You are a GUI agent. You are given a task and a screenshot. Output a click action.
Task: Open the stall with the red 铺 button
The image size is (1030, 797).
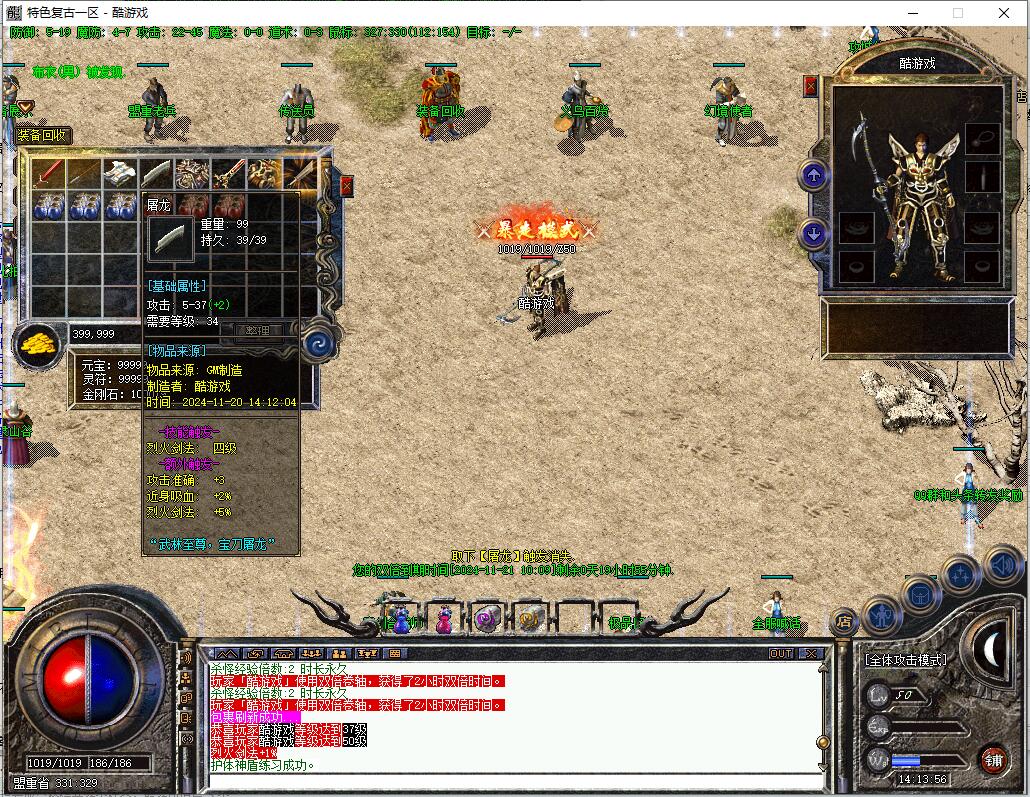pyautogui.click(x=993, y=758)
